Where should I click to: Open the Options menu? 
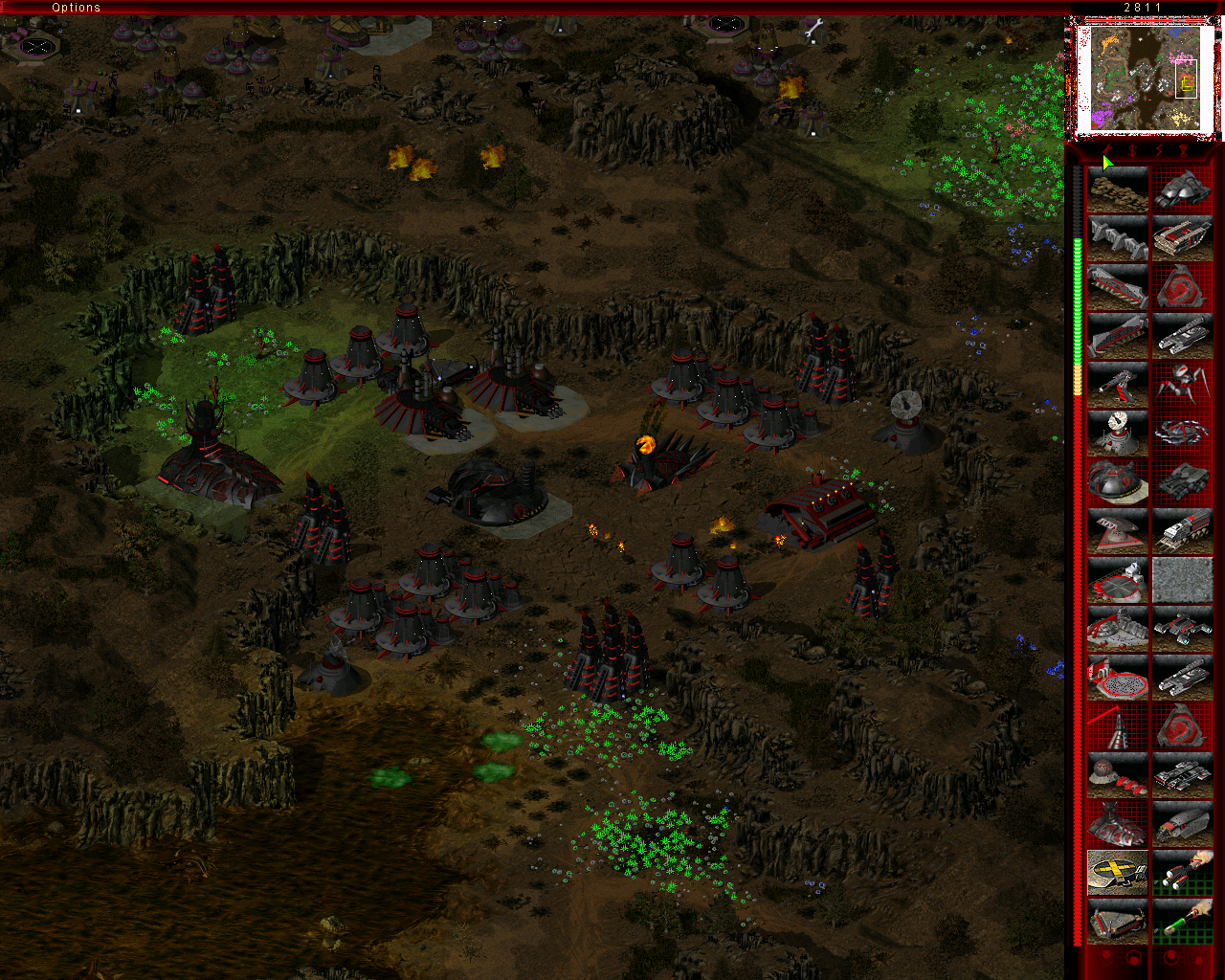pos(76,8)
